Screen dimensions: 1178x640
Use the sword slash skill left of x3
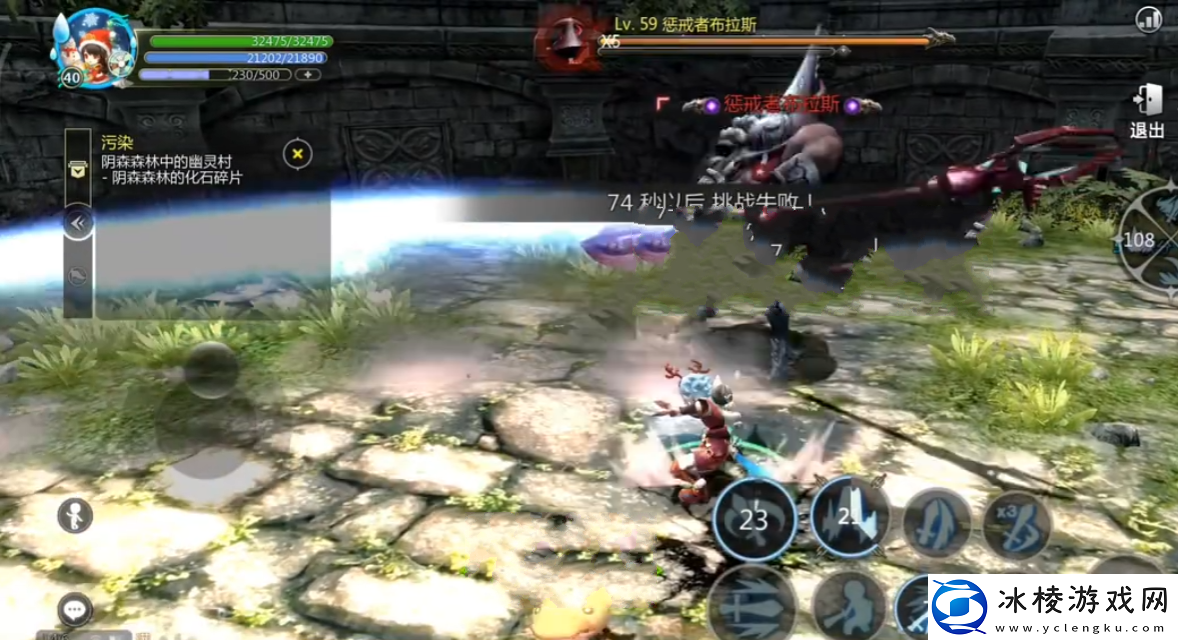(937, 523)
